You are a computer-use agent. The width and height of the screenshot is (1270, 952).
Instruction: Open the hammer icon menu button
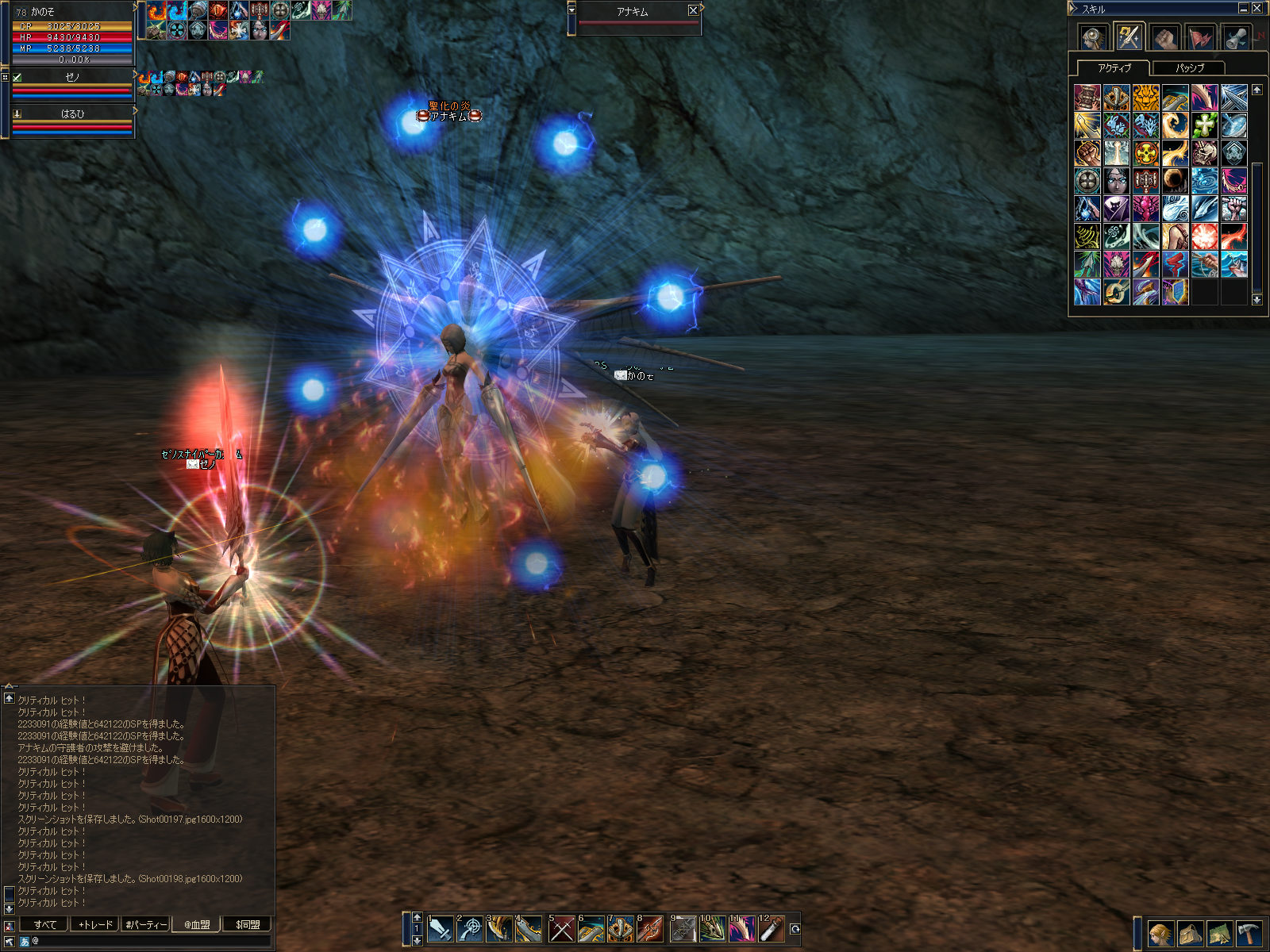pos(1249,934)
